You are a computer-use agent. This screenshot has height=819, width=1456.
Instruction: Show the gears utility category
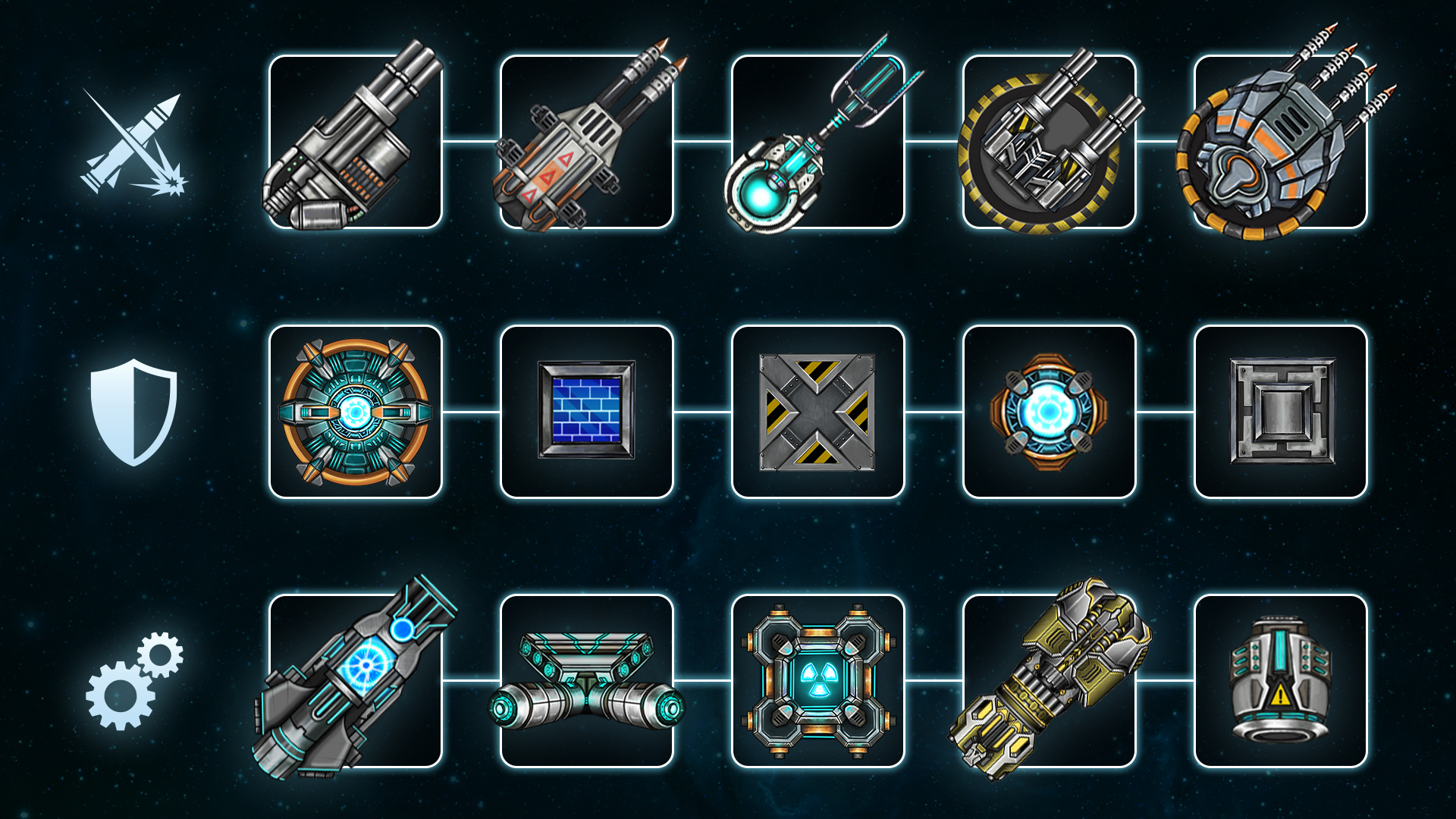(x=134, y=681)
